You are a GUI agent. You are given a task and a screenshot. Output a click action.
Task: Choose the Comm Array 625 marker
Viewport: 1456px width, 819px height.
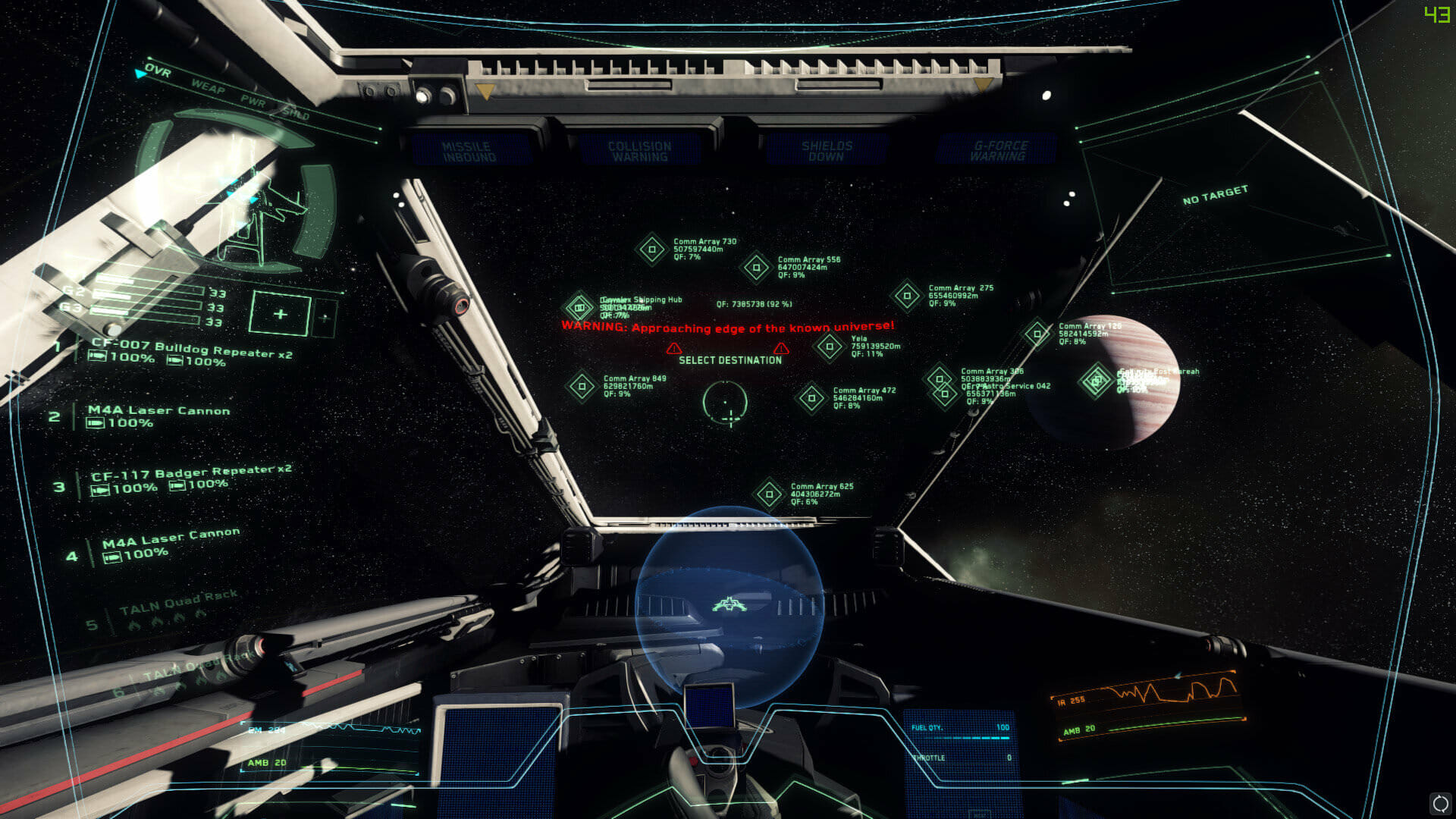pos(769,494)
